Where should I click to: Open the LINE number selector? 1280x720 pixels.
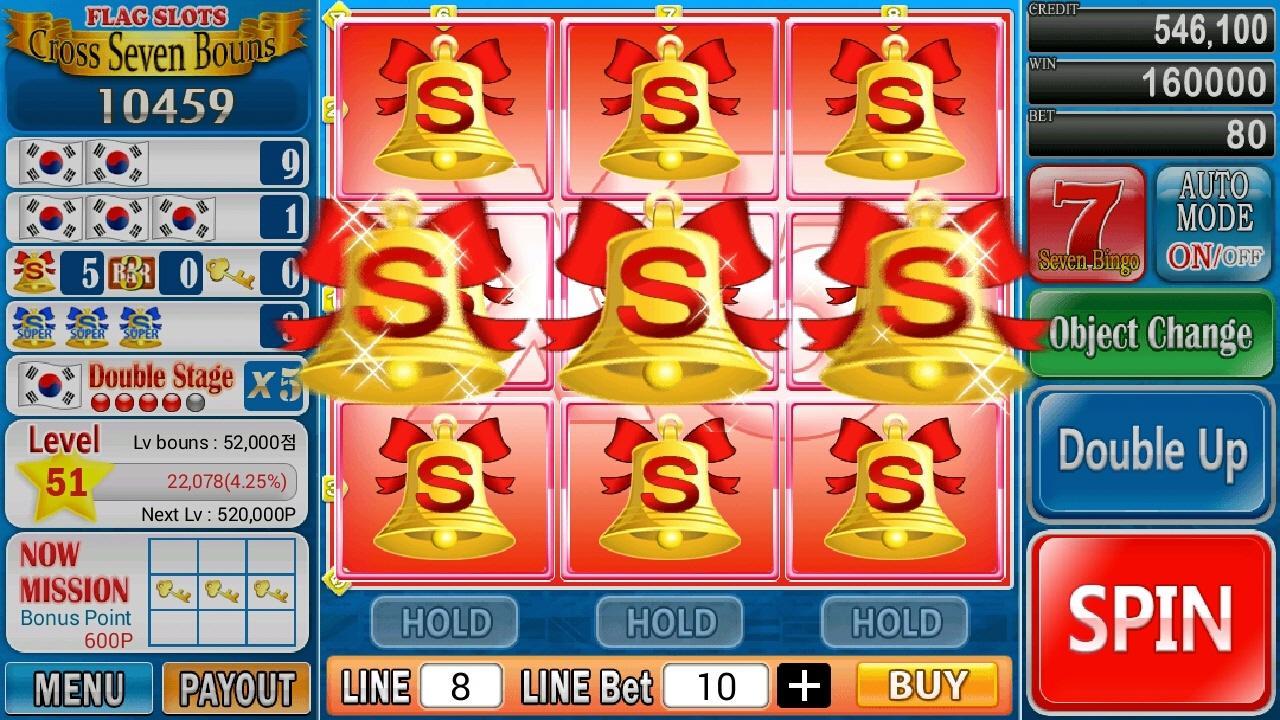coord(461,684)
